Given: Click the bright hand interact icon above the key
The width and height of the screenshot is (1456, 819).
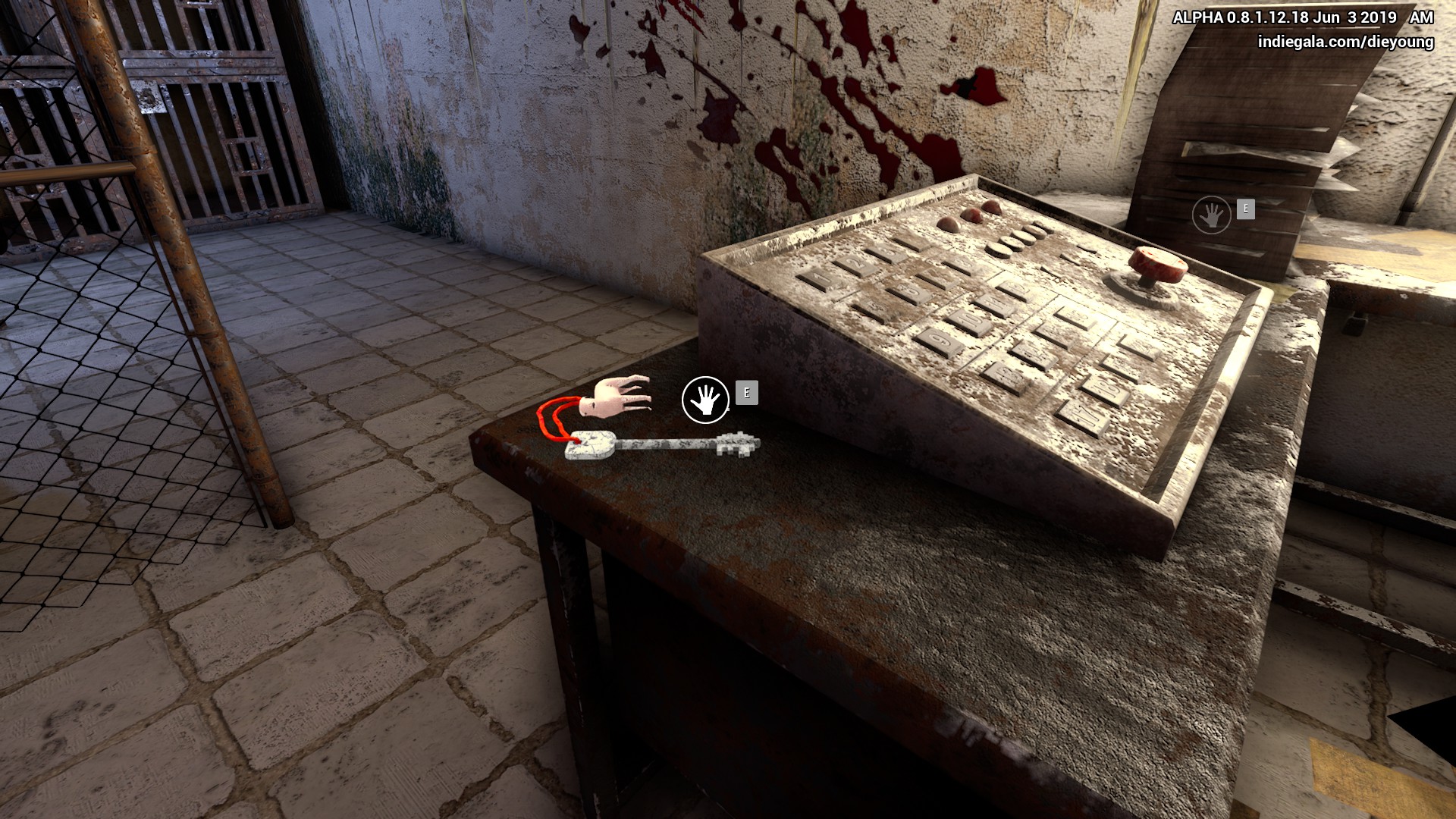Looking at the screenshot, I should click(x=705, y=400).
